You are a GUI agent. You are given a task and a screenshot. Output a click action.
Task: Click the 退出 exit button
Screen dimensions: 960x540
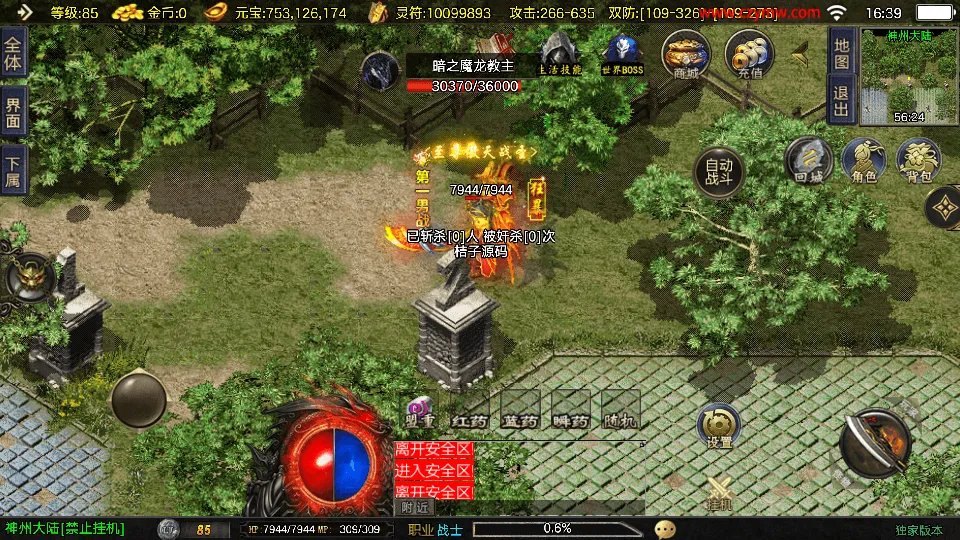pos(842,98)
